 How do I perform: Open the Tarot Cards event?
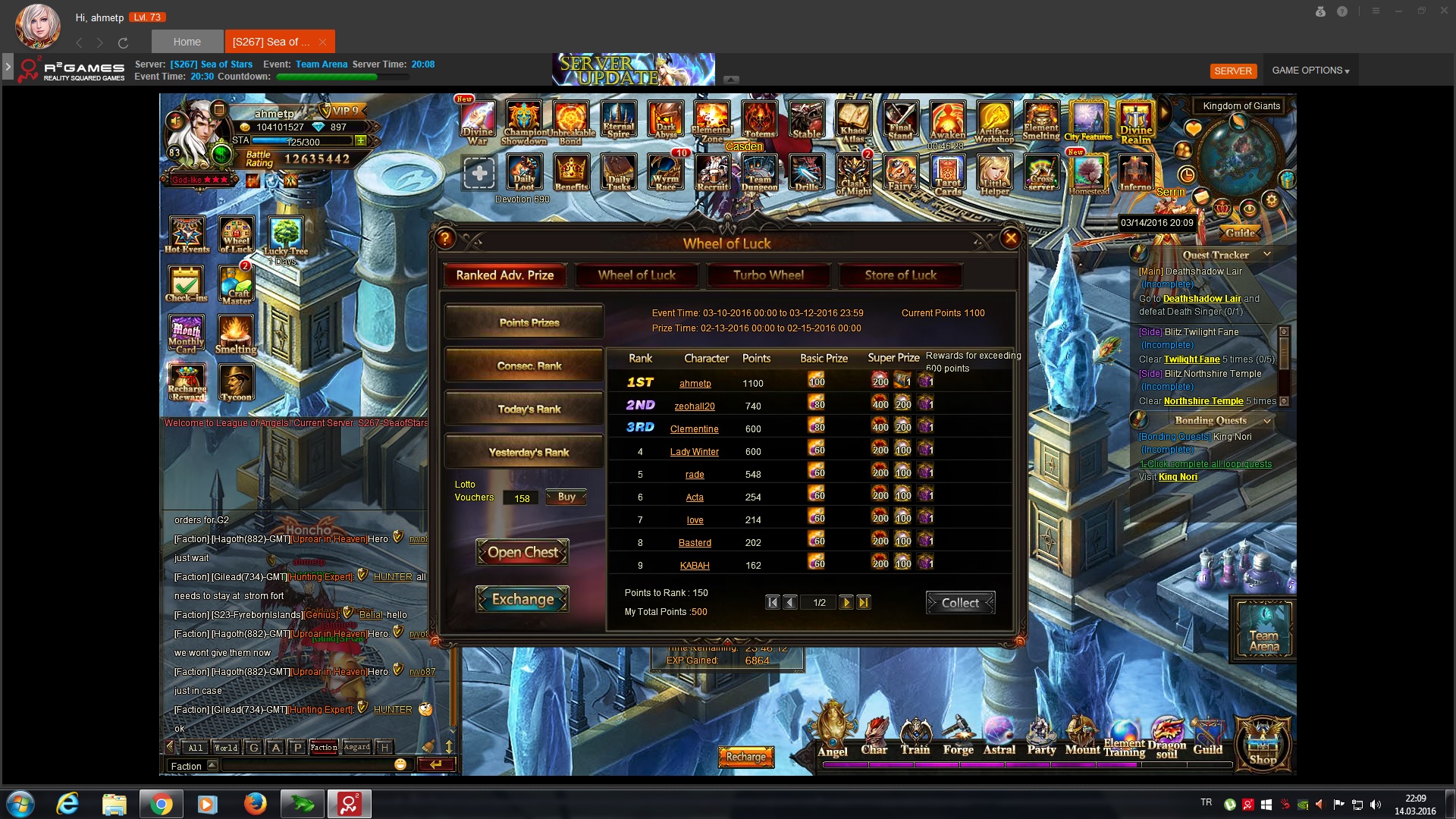coord(948,175)
